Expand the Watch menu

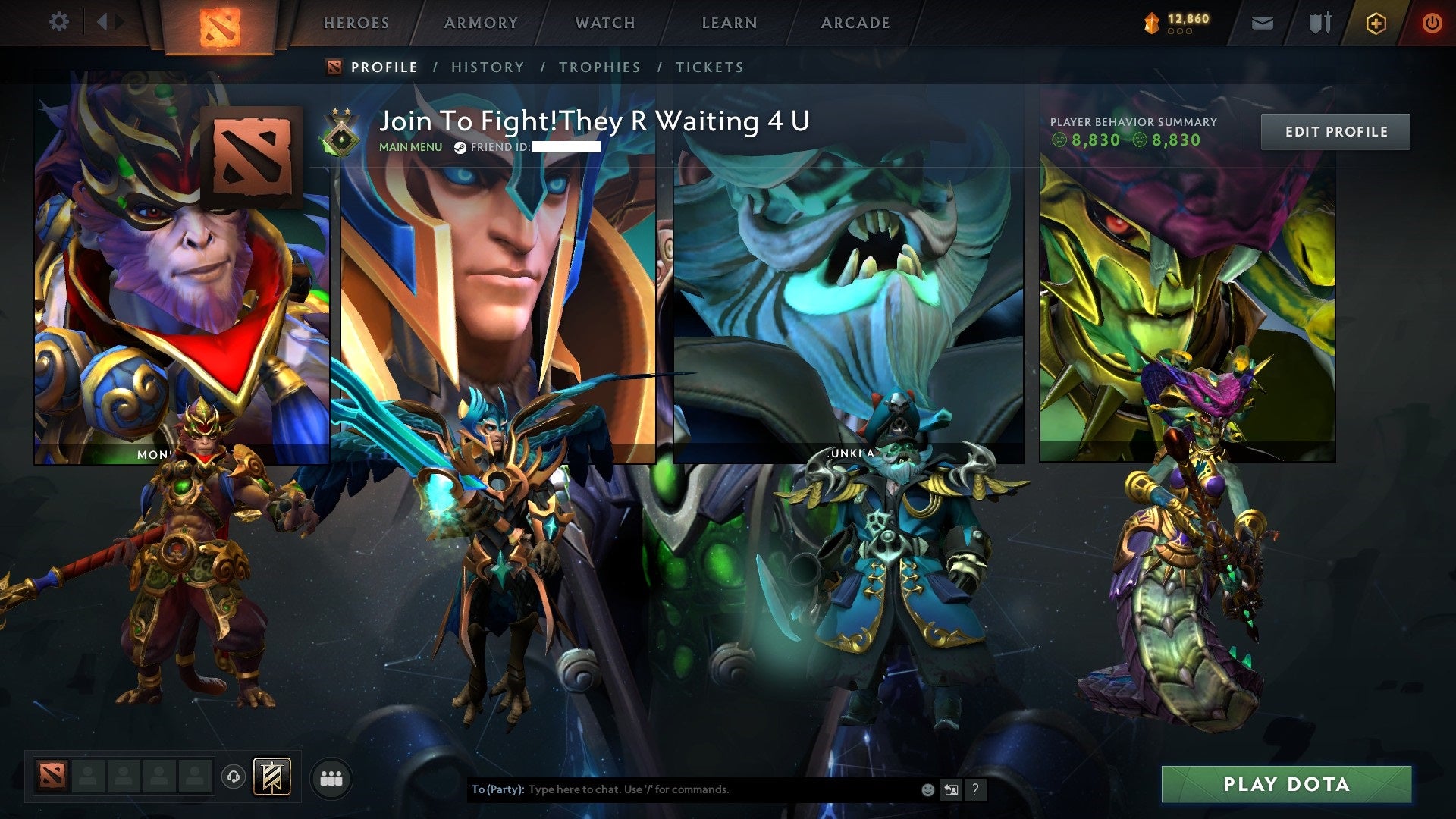(x=604, y=23)
